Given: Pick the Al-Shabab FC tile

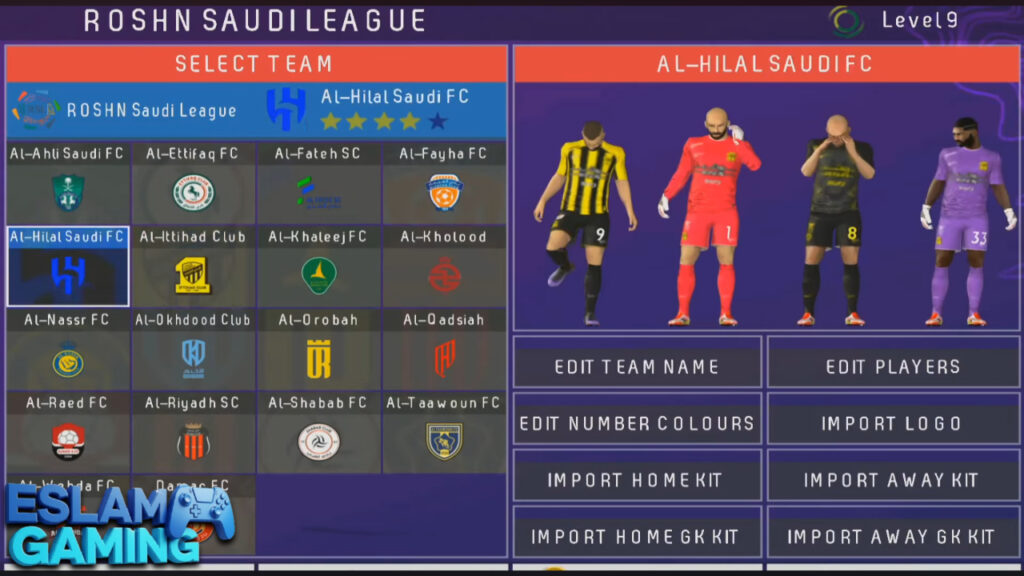Looking at the screenshot, I should click(x=318, y=432).
